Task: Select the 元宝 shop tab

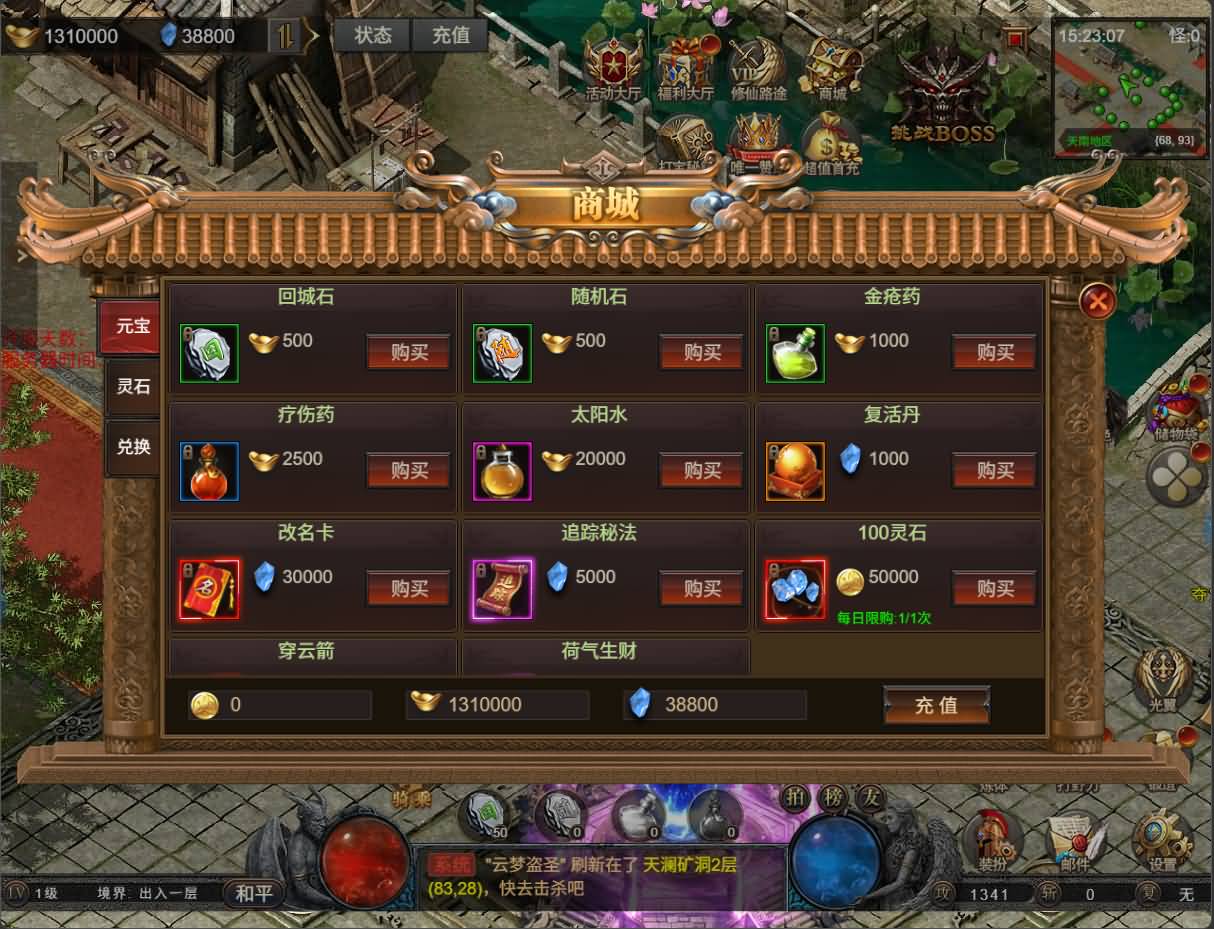Action: pos(132,327)
